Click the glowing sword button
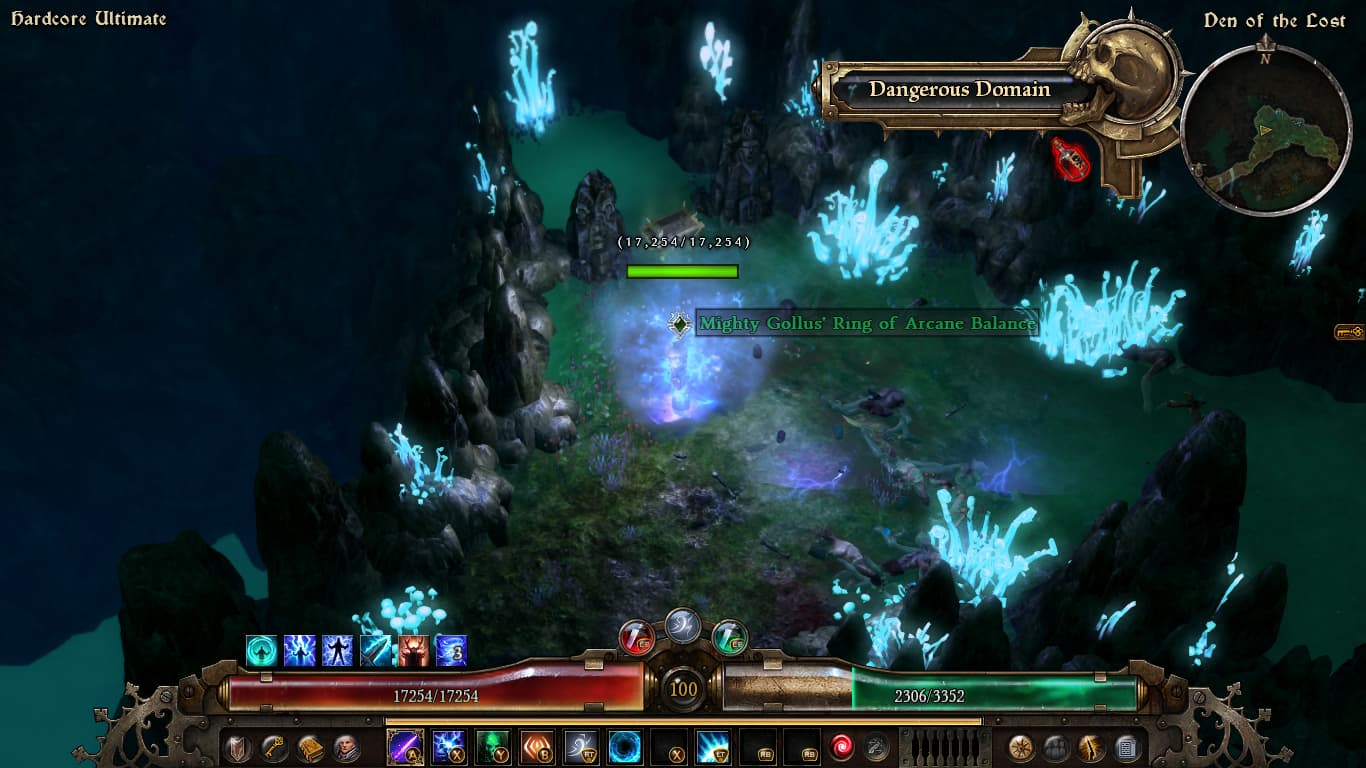1366x768 pixels. (1091, 748)
